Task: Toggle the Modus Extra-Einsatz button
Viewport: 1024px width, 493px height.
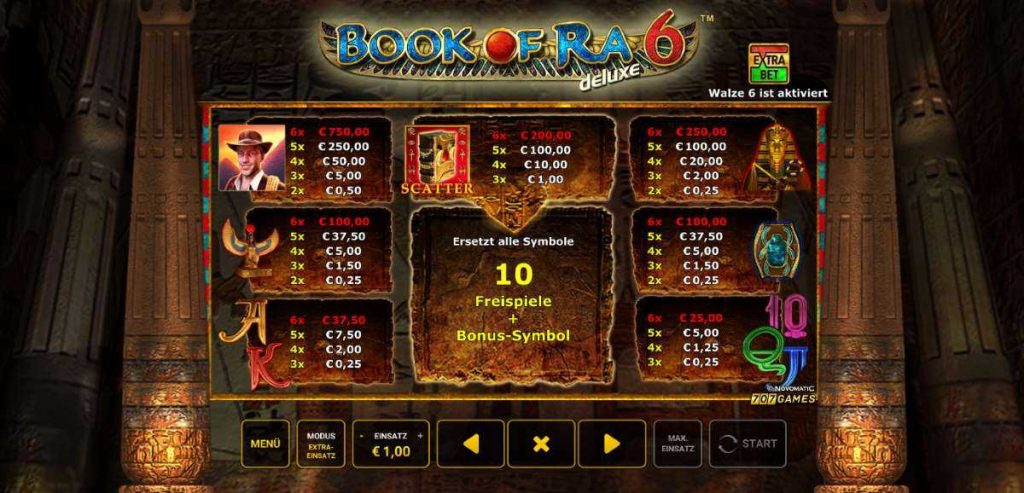Action: tap(321, 443)
